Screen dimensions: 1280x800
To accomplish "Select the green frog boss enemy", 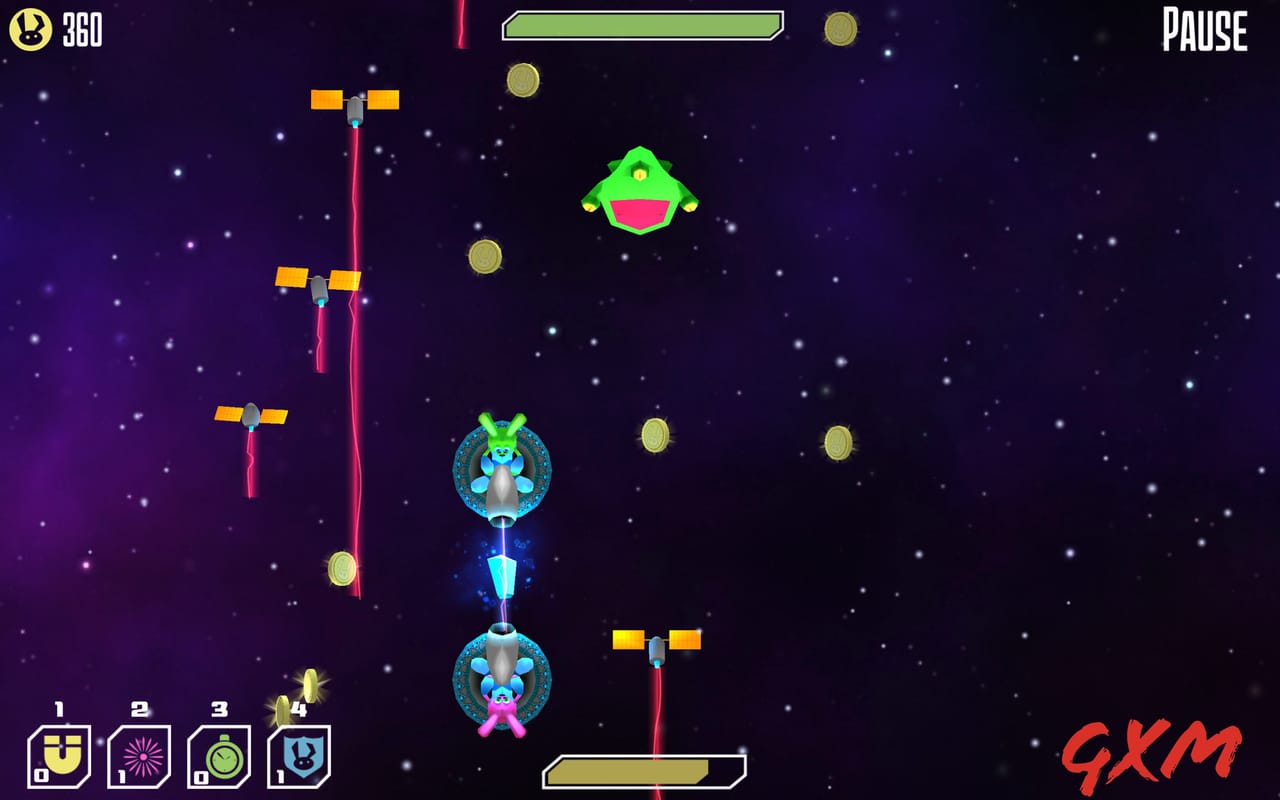I will 639,190.
